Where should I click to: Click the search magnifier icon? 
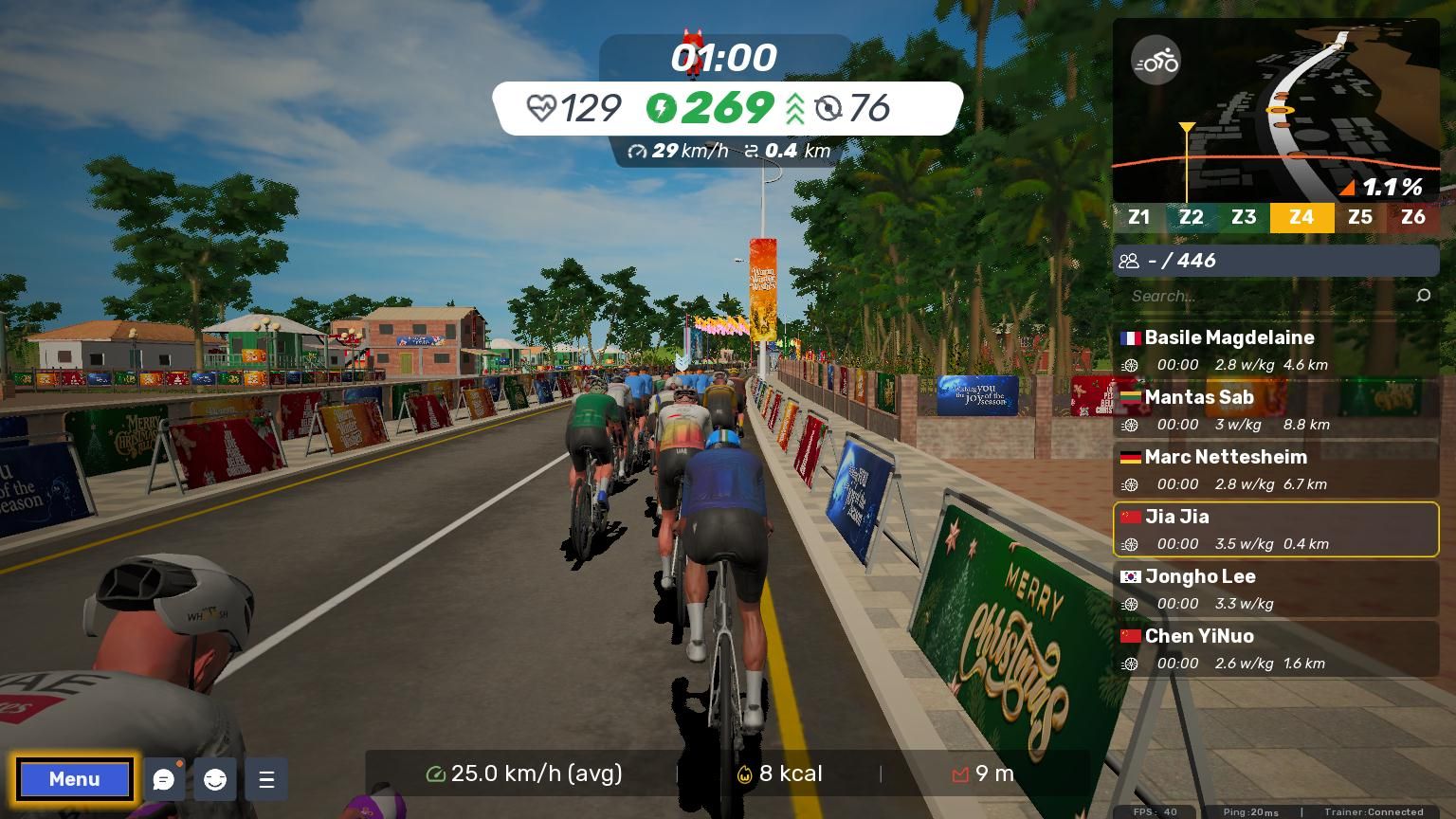[x=1423, y=296]
